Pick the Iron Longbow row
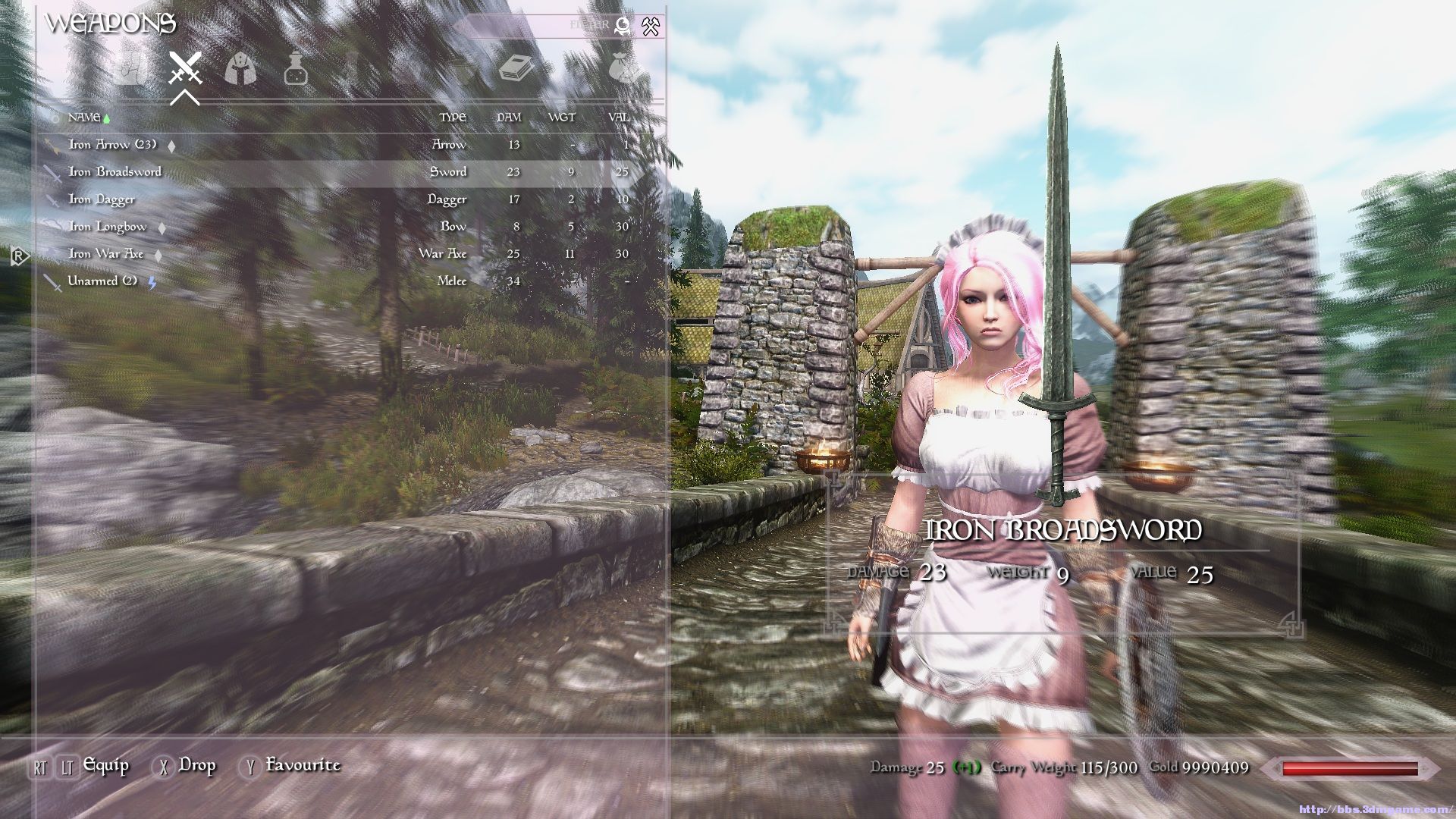This screenshot has height=819, width=1456. coord(107,227)
